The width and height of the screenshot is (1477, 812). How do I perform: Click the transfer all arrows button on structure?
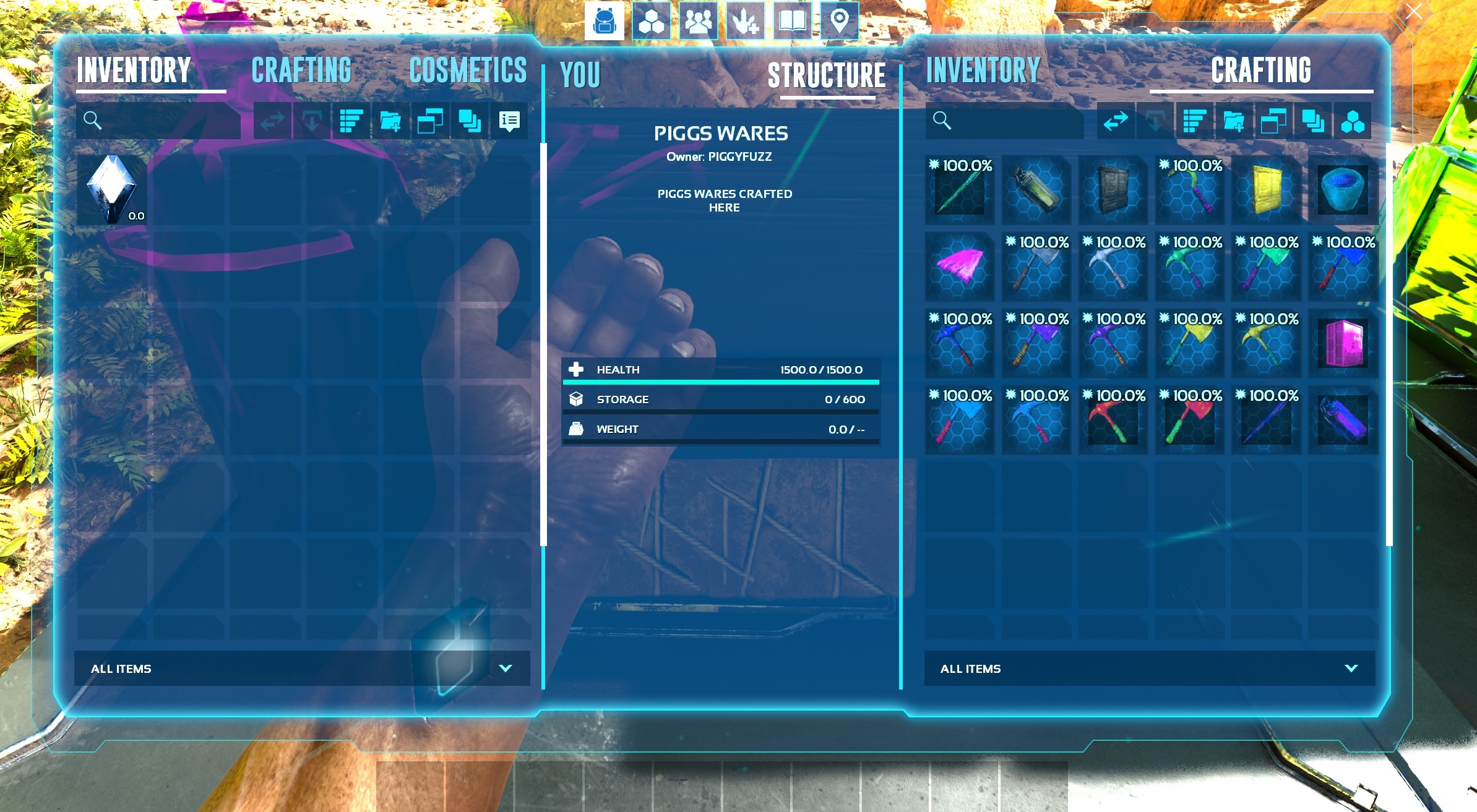pos(1116,121)
